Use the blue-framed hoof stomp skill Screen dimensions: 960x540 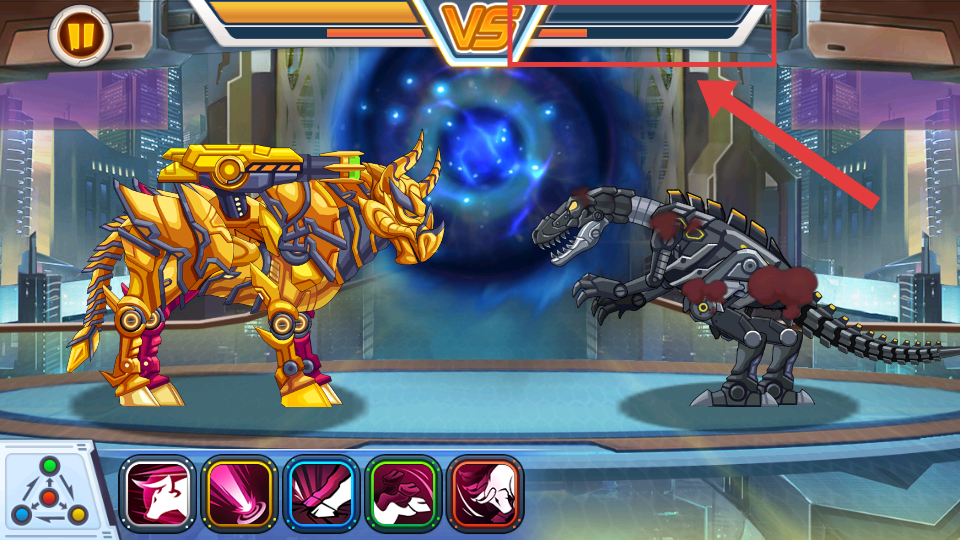[321, 494]
